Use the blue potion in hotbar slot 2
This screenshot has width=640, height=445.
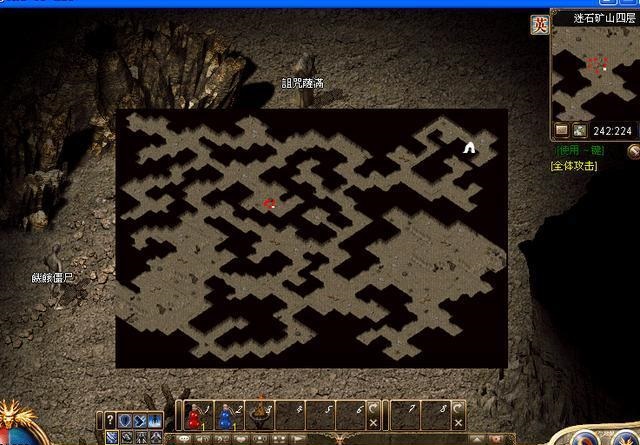tap(226, 413)
